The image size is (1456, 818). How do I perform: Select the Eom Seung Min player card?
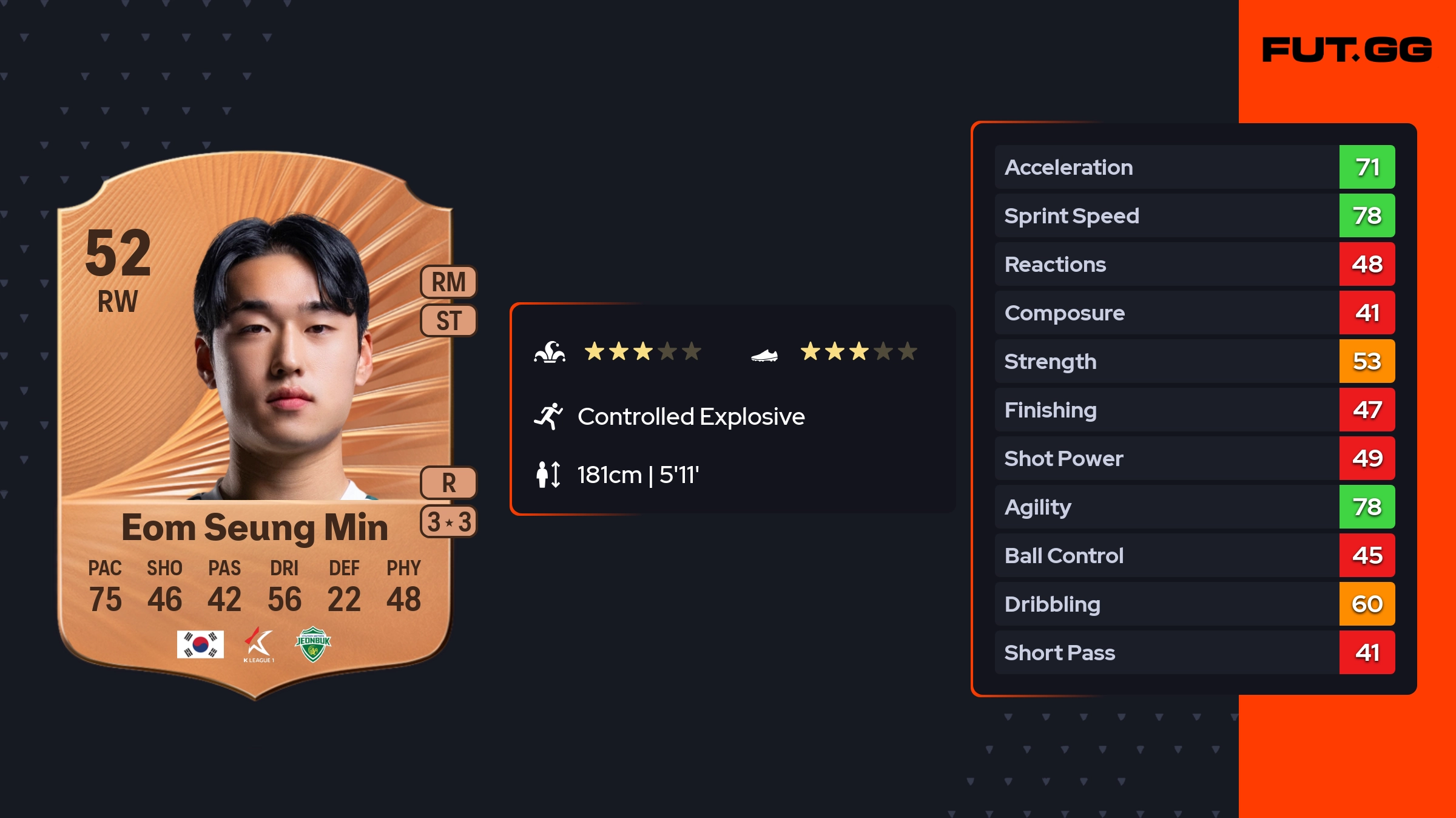[255, 425]
